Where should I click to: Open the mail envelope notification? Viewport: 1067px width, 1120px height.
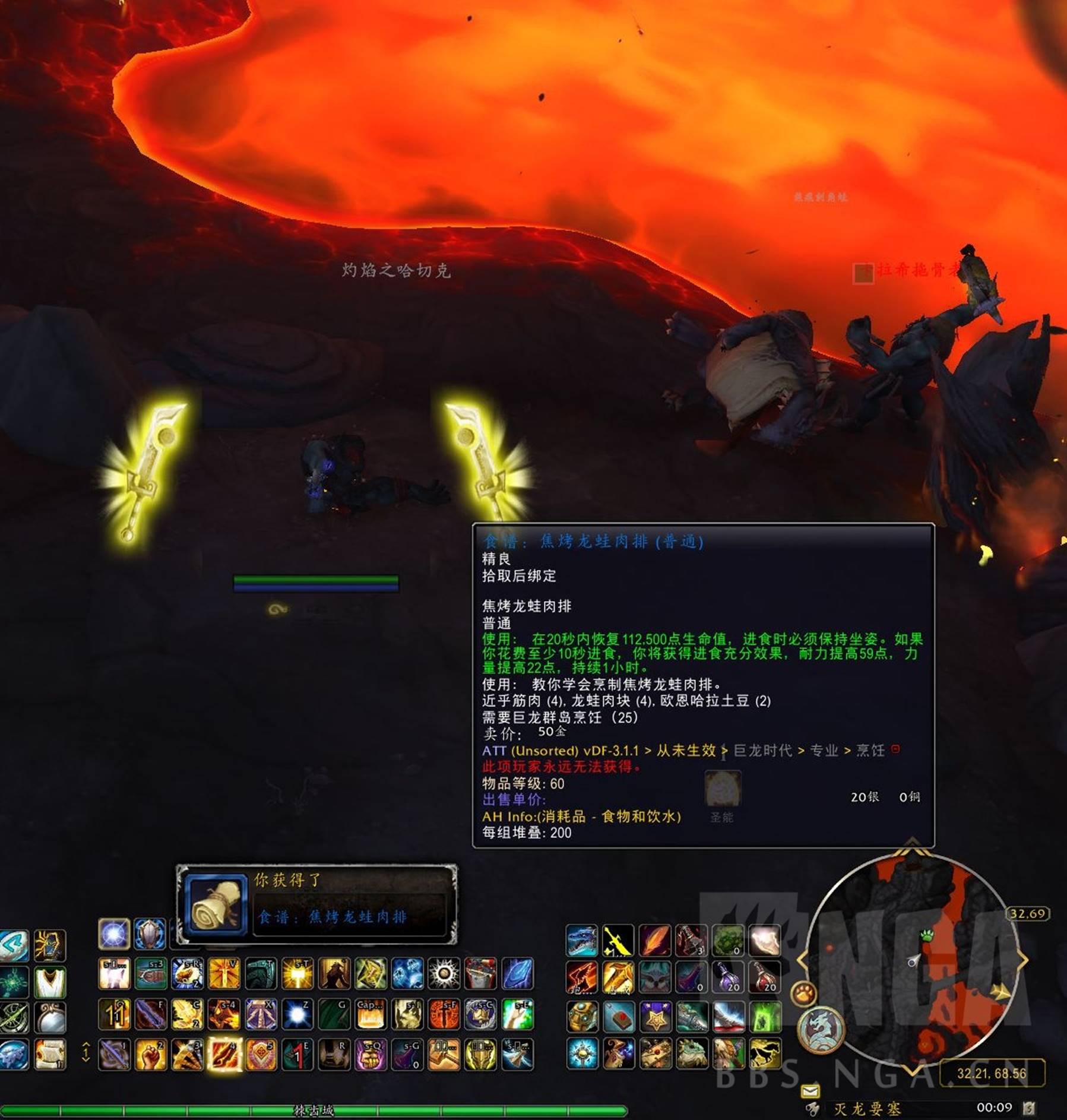click(810, 1091)
